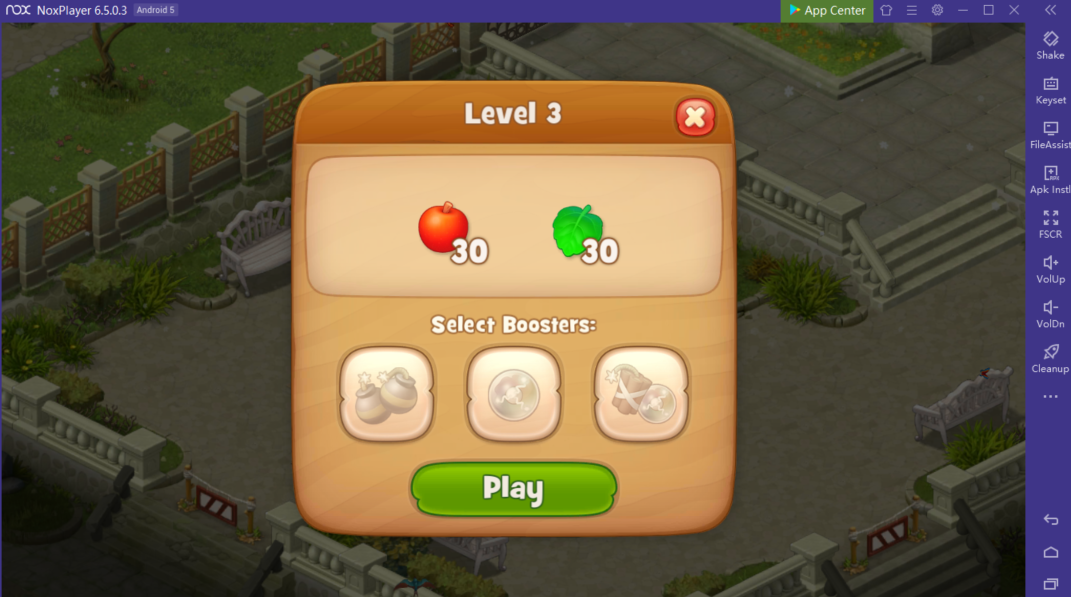Open the Apk Install tool
This screenshot has width=1071, height=597.
(x=1050, y=178)
